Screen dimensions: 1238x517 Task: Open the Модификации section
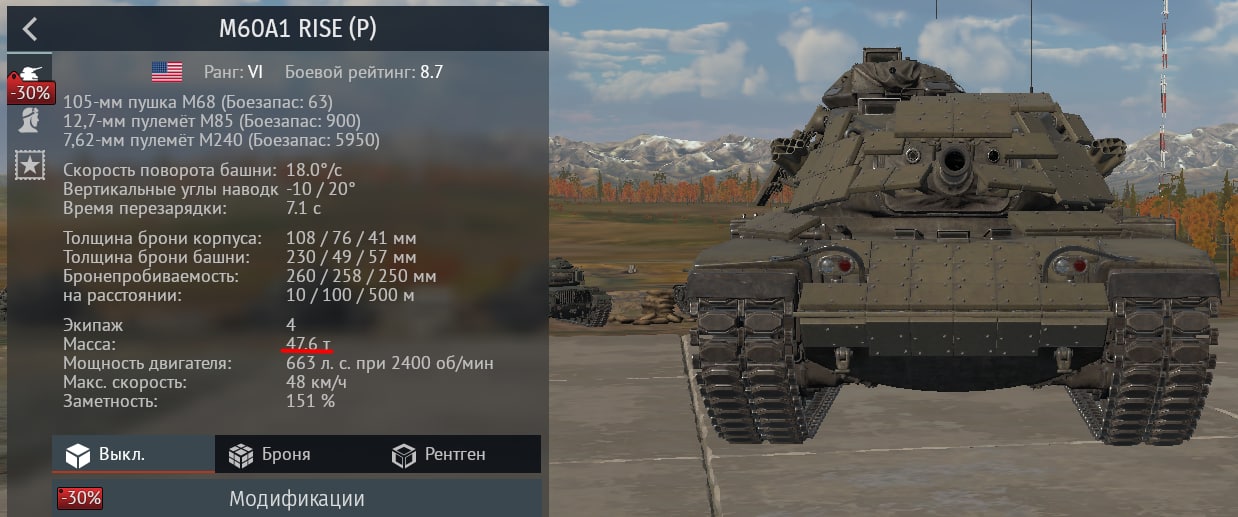(x=296, y=498)
